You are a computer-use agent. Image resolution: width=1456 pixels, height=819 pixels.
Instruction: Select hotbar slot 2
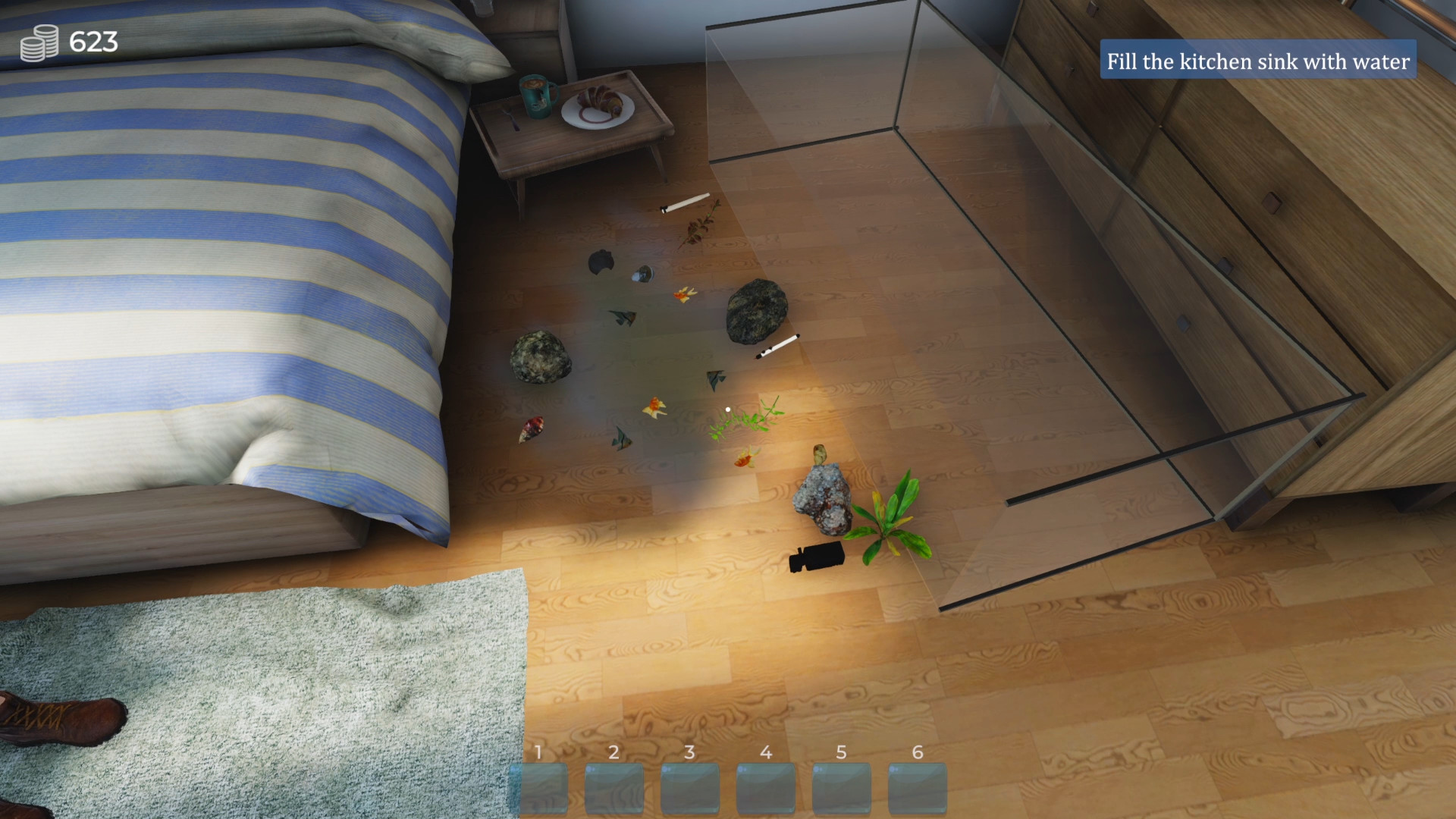pyautogui.click(x=617, y=786)
